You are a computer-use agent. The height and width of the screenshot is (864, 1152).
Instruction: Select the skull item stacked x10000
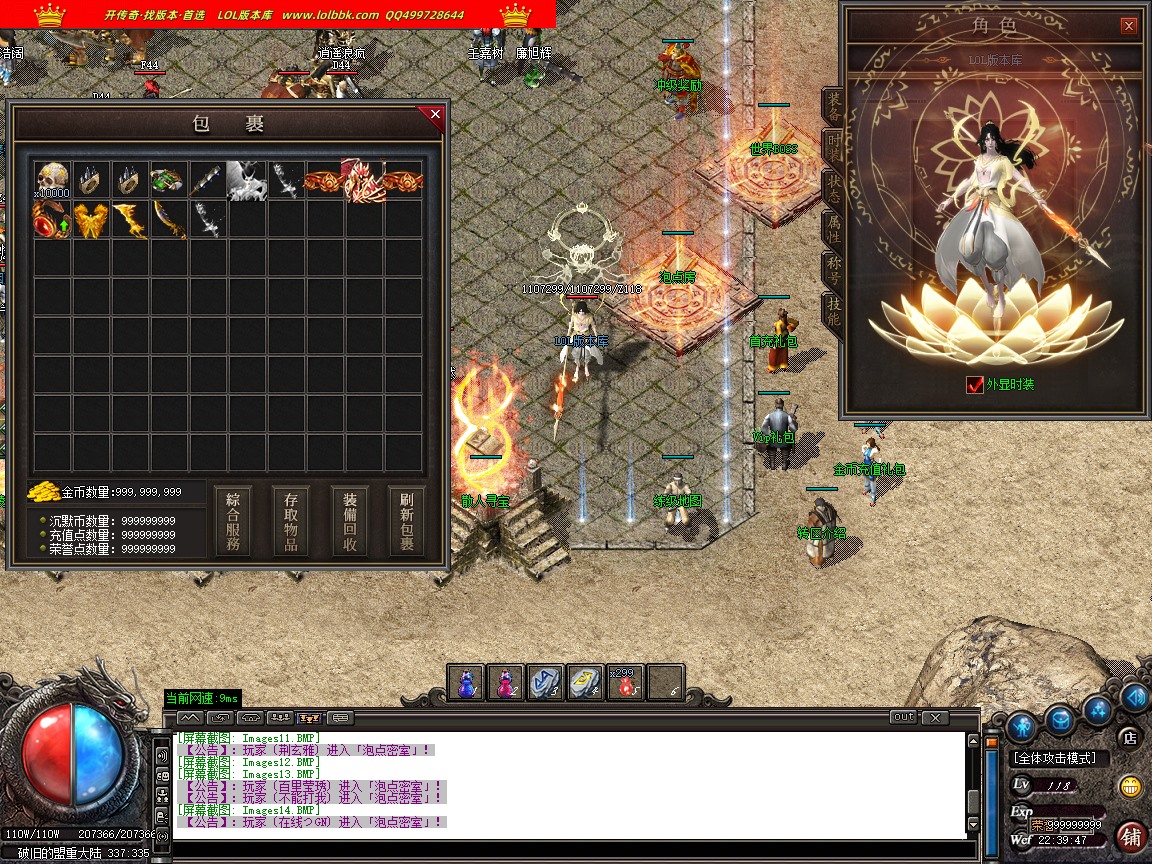coord(52,180)
